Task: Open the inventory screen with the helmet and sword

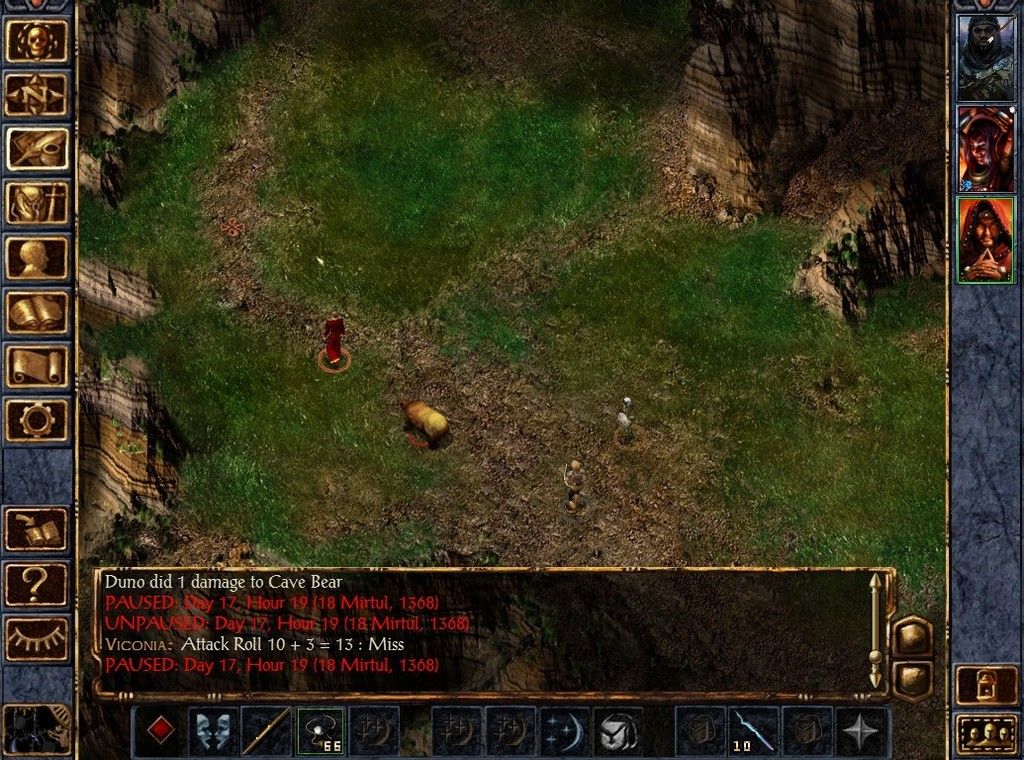Action: point(37,203)
